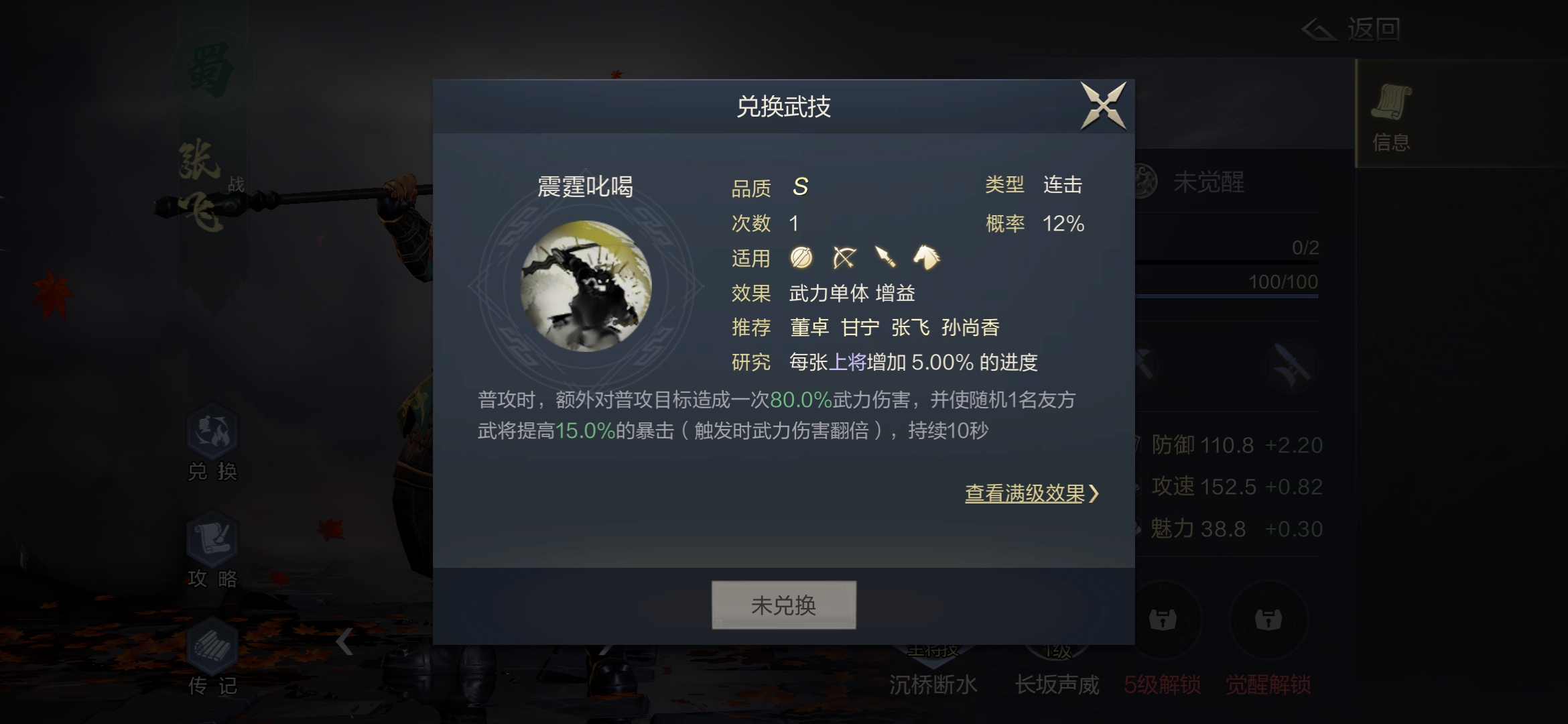Click the left chevron arrow near bottom left
The height and width of the screenshot is (724, 1568).
(344, 642)
